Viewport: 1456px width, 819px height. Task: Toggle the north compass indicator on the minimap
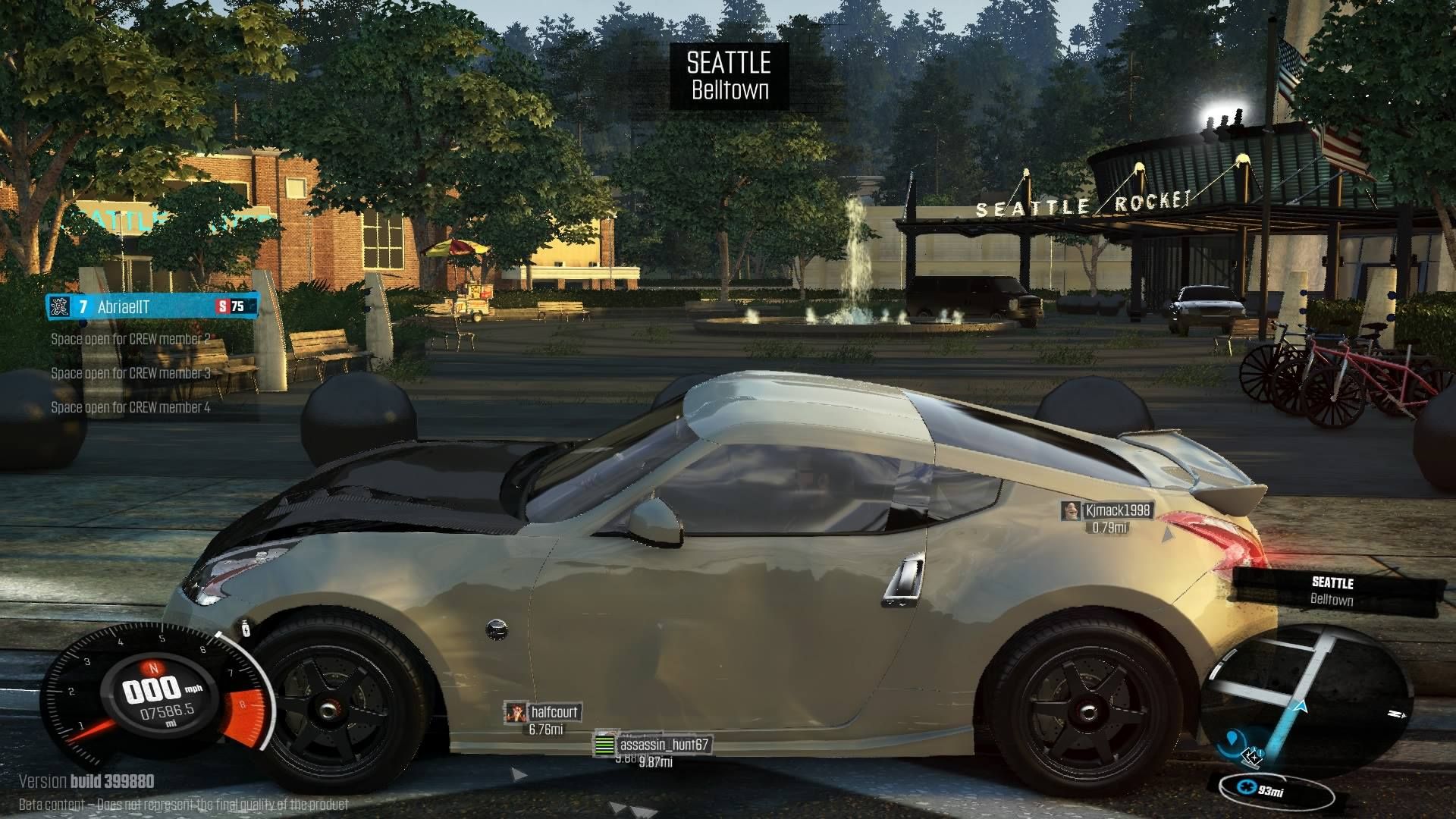coord(1394,714)
